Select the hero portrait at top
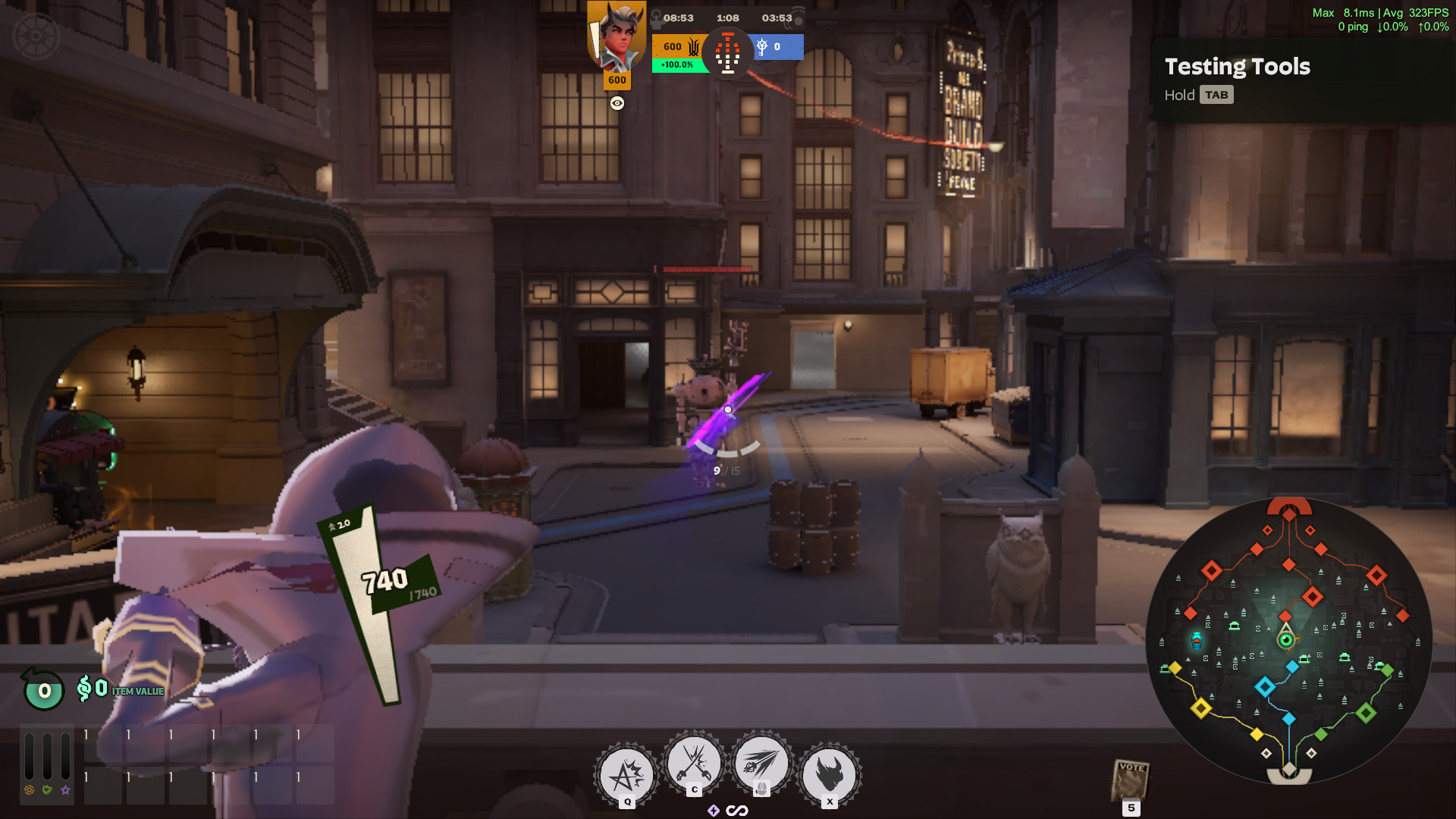 617,36
